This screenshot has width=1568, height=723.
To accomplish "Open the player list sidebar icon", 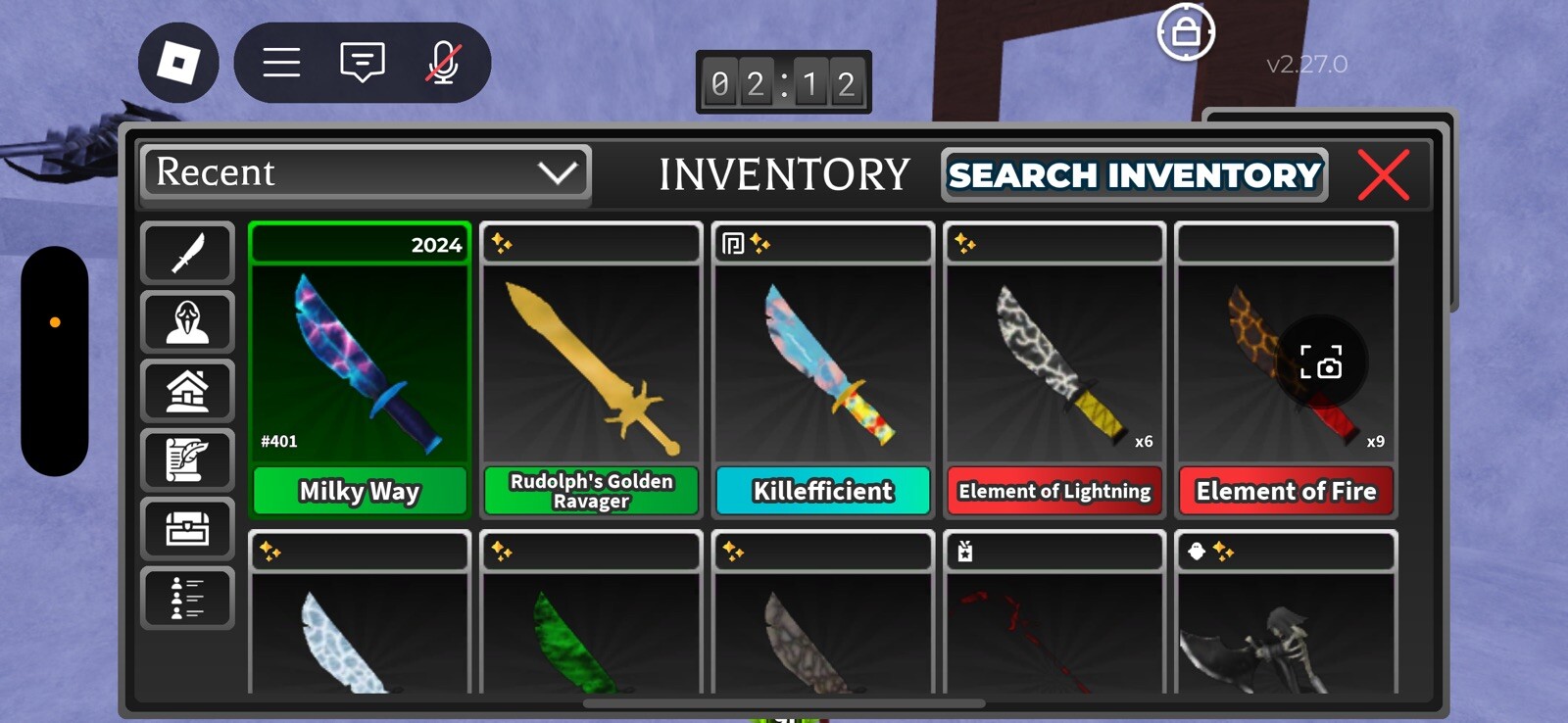I will coord(187,597).
